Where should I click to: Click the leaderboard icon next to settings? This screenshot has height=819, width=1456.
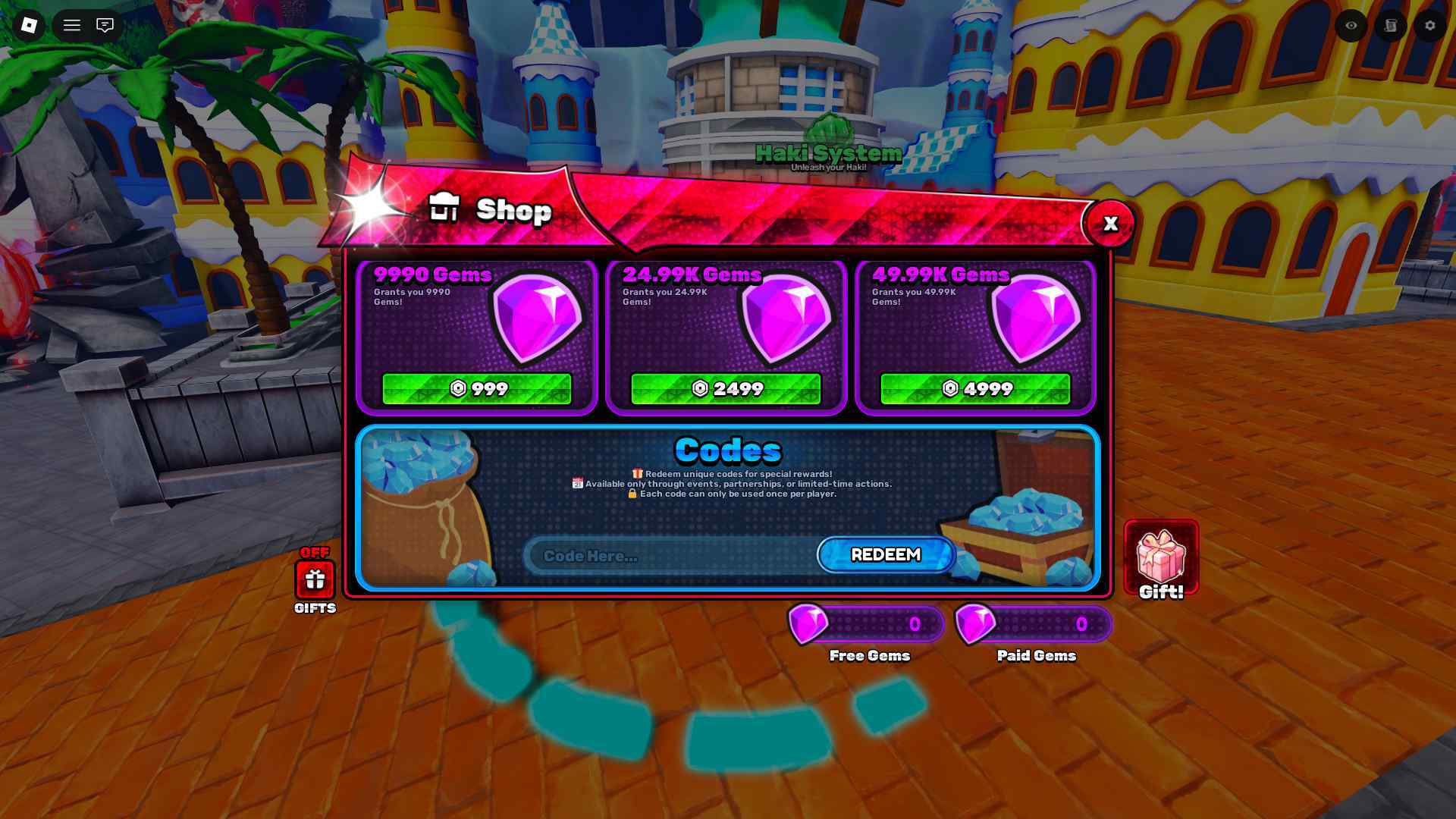pos(1390,26)
